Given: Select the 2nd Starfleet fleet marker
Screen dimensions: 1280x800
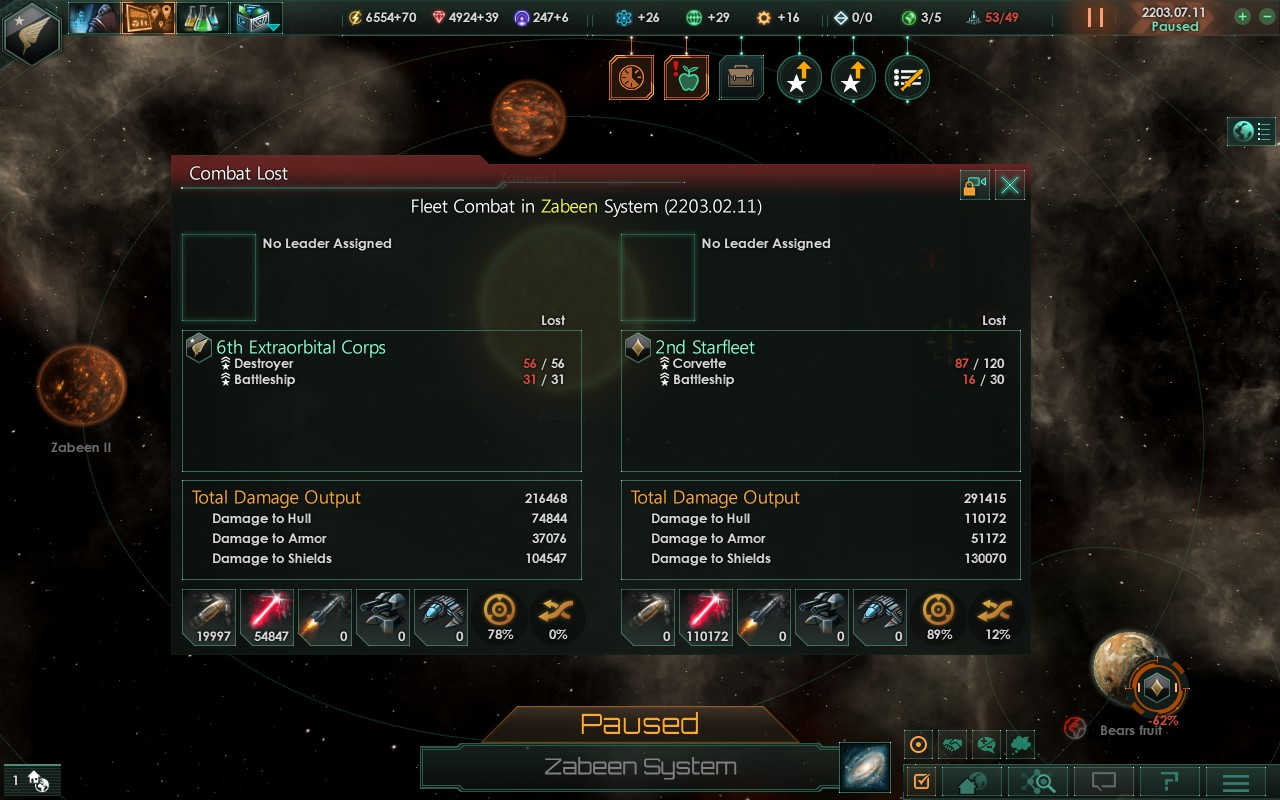Looking at the screenshot, I should 1157,687.
